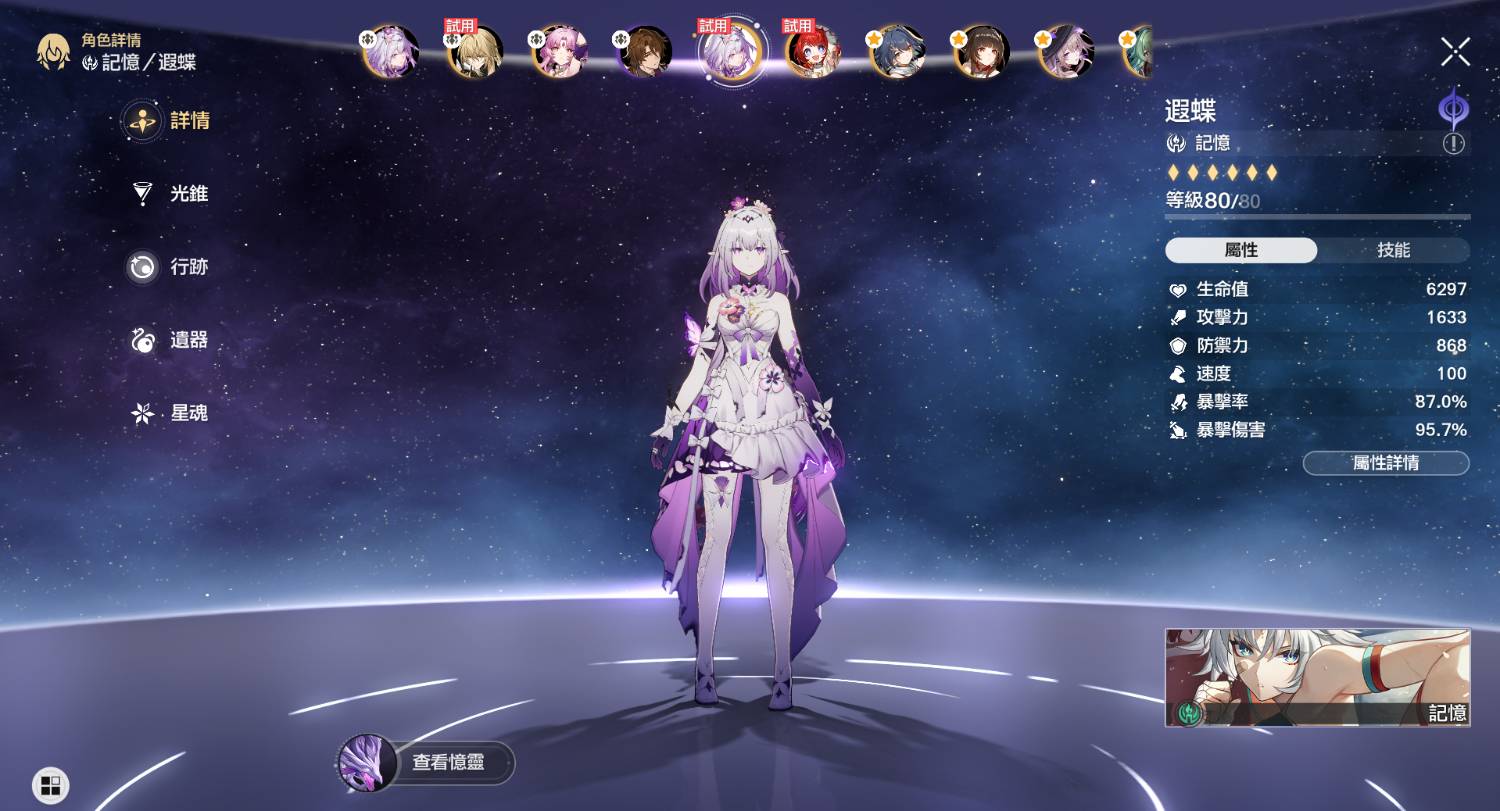This screenshot has width=1500, height=811.
Task: Select the 行跡 (Traces) menu entry
Action: (x=170, y=267)
